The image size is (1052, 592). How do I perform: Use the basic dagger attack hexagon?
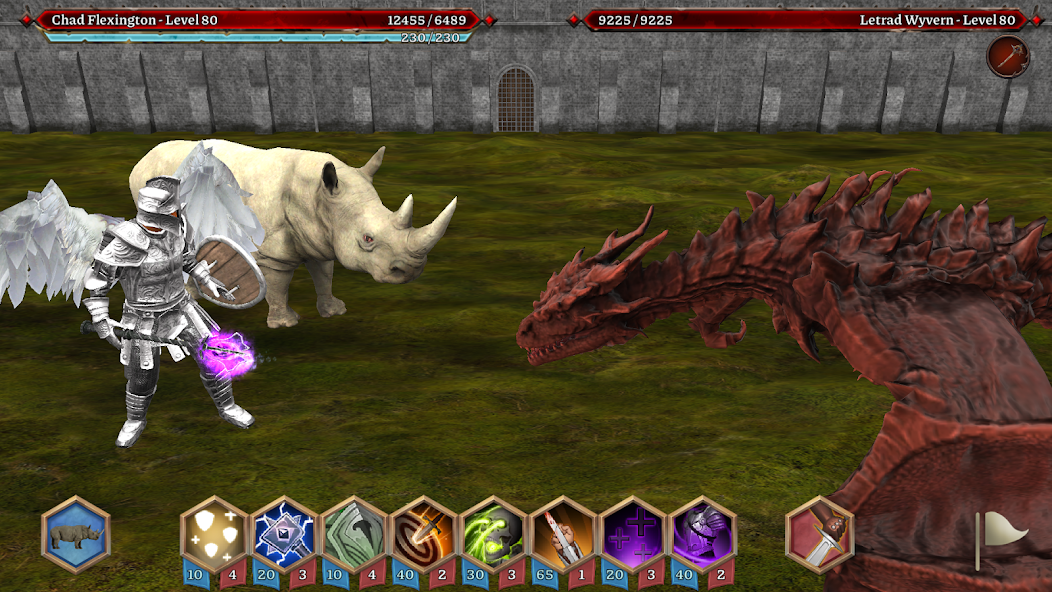(820, 534)
